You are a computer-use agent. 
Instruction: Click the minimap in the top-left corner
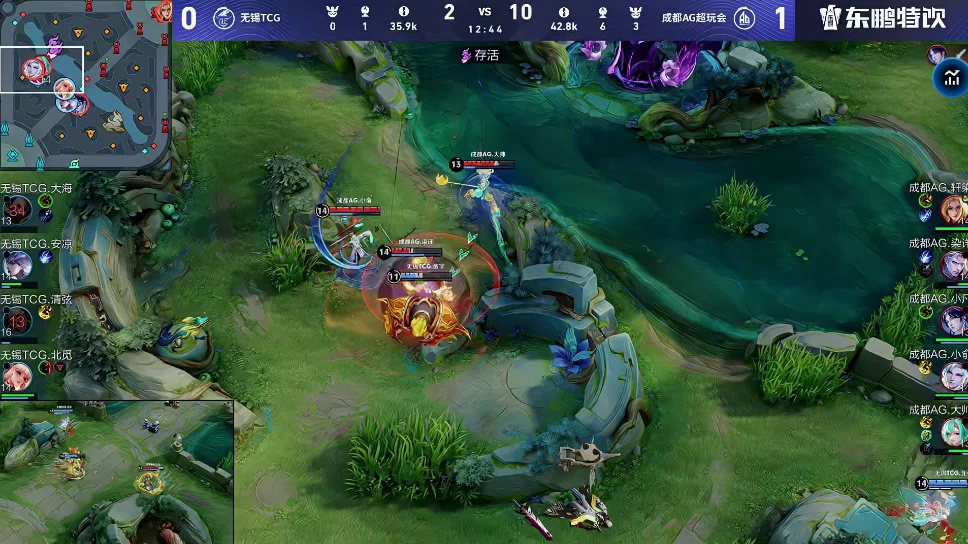(85, 85)
